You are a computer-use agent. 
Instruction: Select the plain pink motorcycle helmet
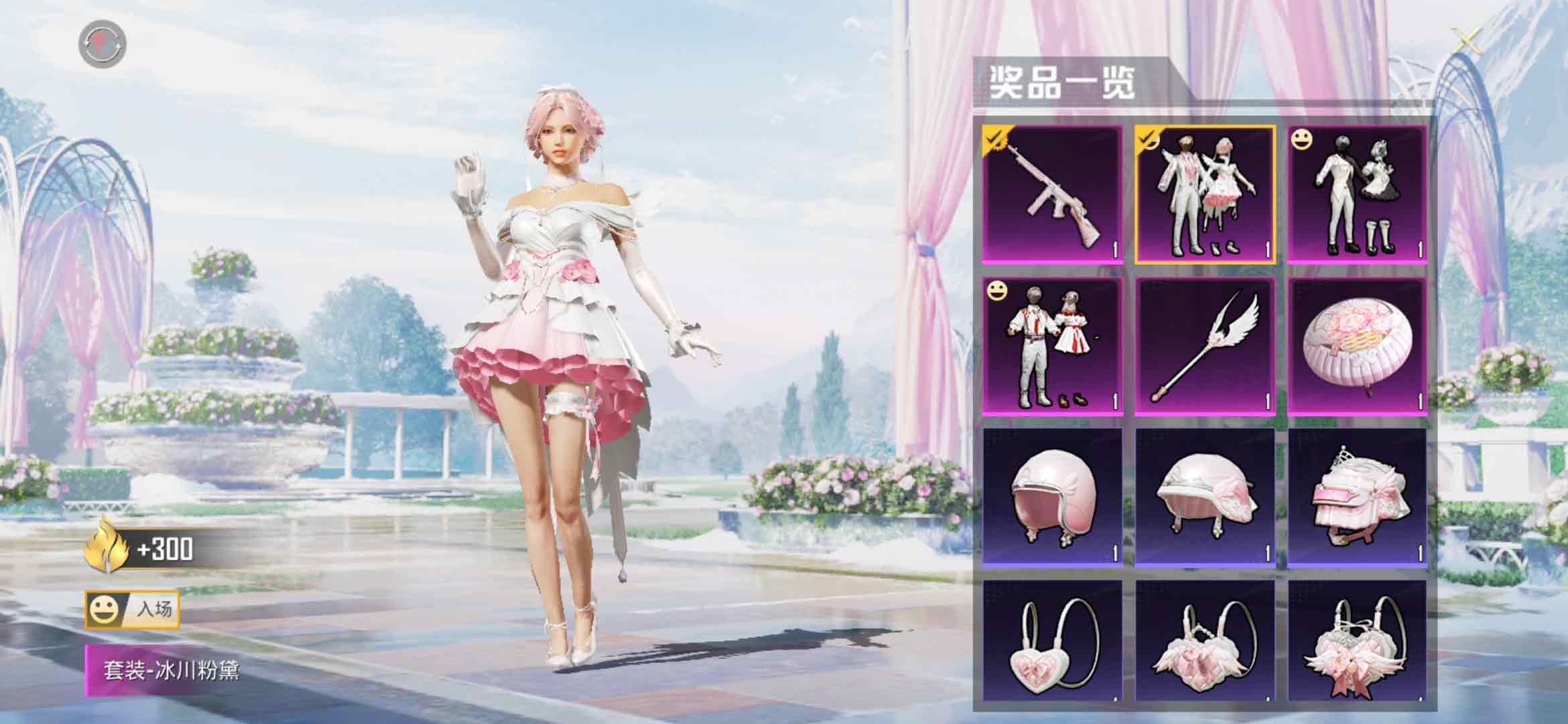click(1053, 499)
